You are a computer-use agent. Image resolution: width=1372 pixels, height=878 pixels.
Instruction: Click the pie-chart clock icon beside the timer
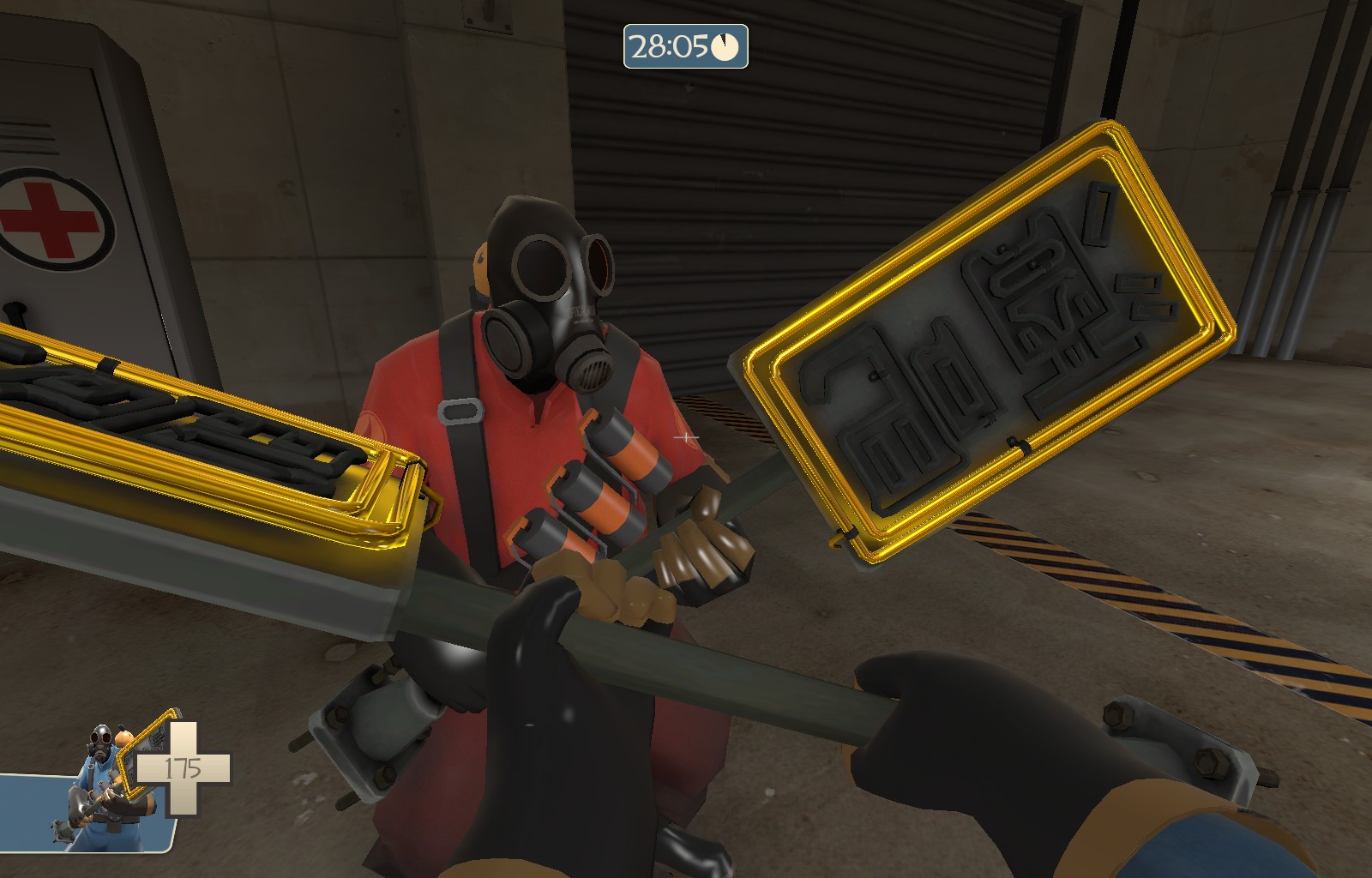[x=725, y=49]
